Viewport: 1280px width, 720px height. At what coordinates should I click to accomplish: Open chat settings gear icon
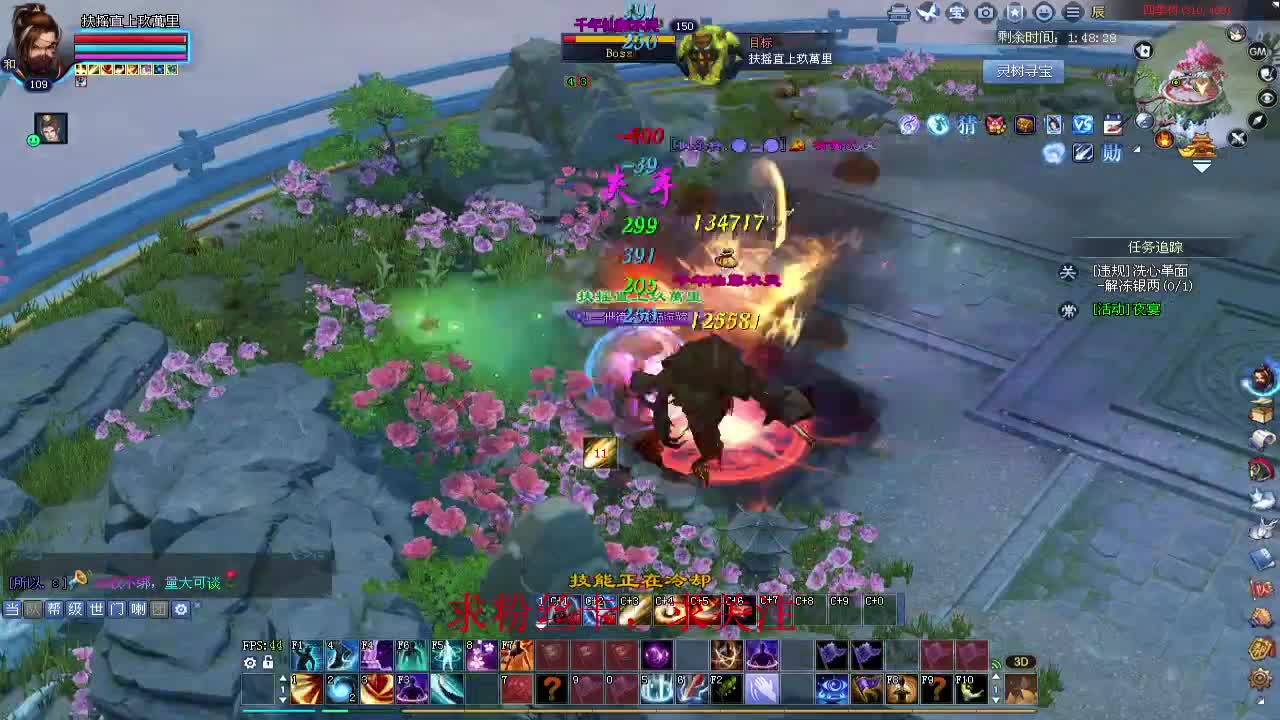click(x=181, y=609)
